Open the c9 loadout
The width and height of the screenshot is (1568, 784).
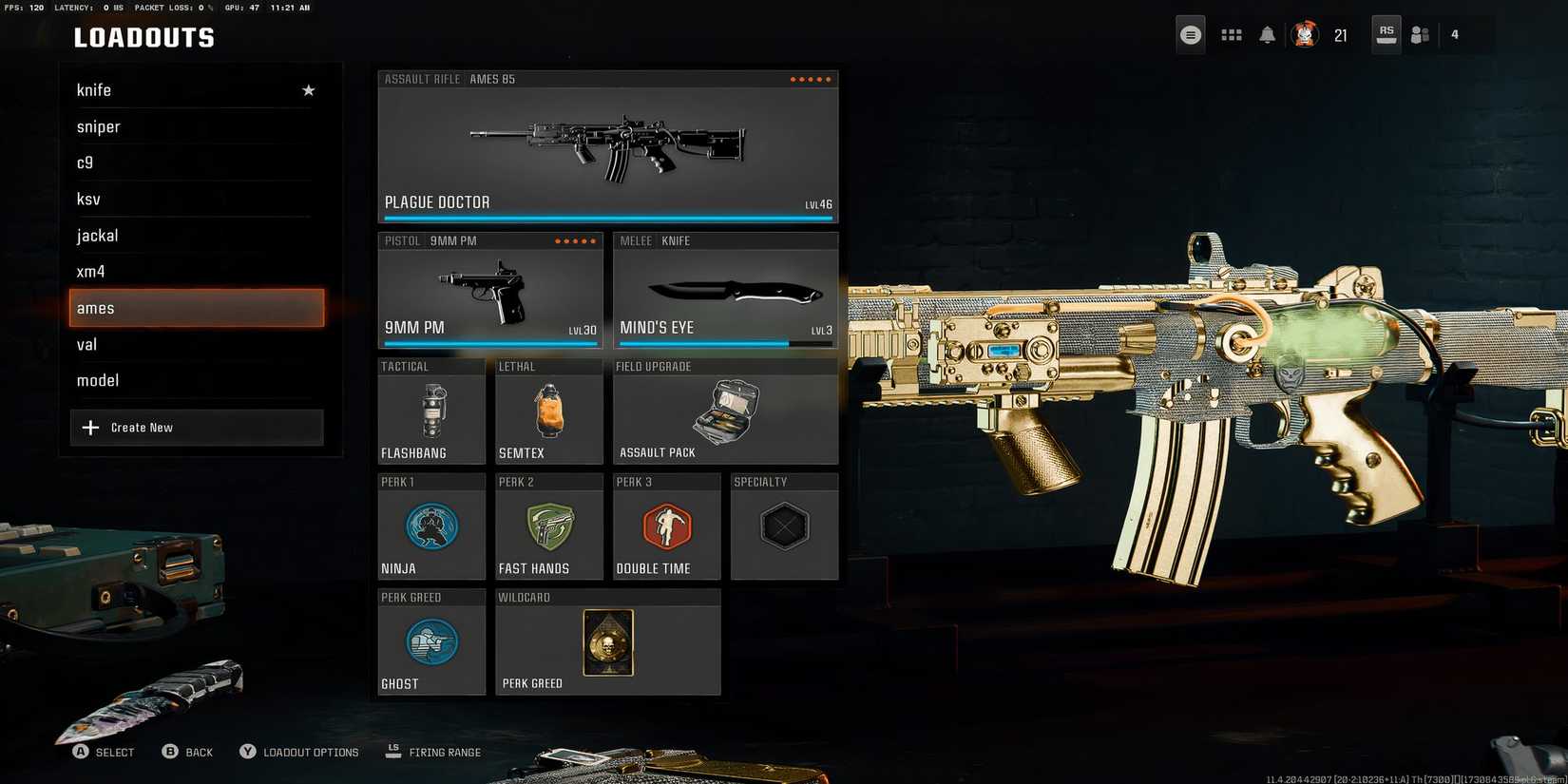click(x=190, y=163)
